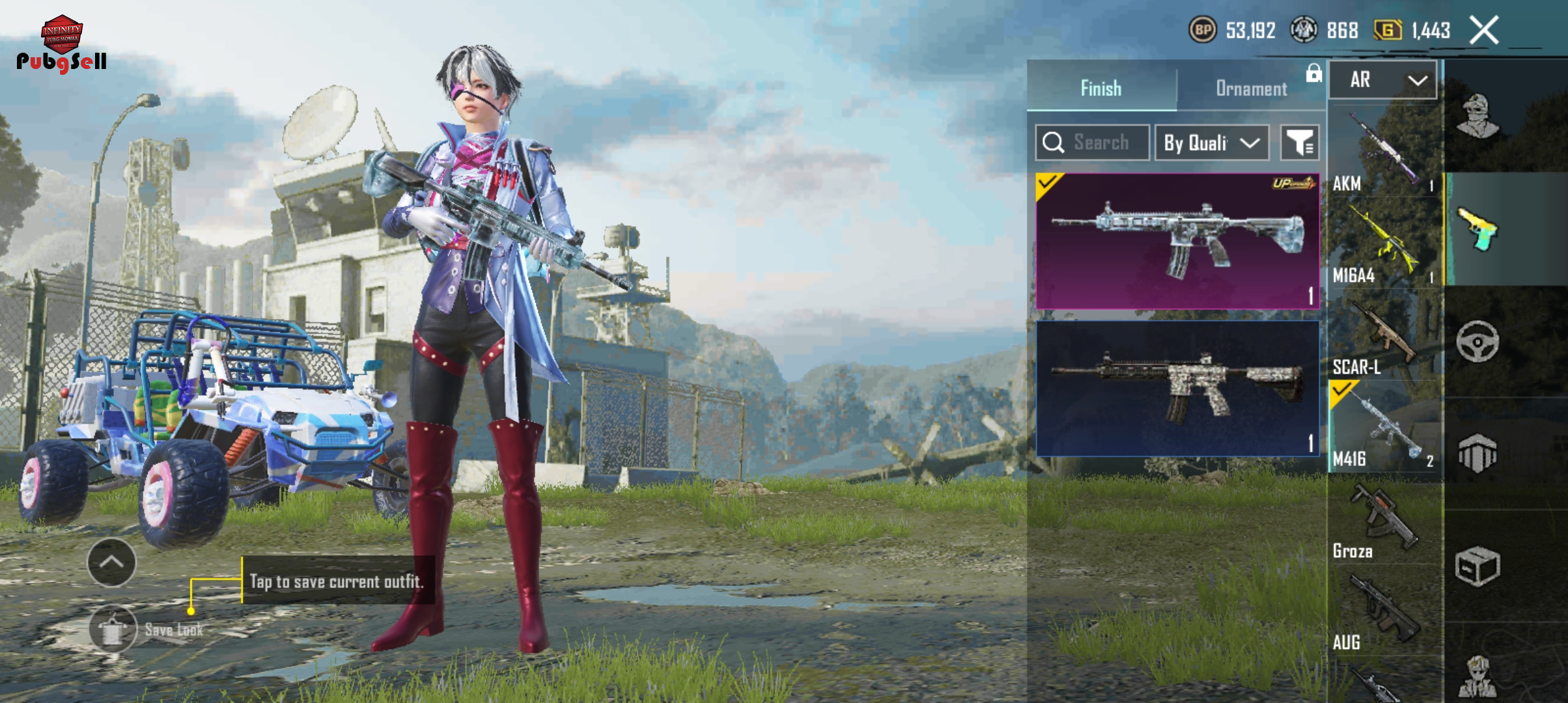Select the Finish tab
Screen dimensions: 1568x703
click(1101, 89)
